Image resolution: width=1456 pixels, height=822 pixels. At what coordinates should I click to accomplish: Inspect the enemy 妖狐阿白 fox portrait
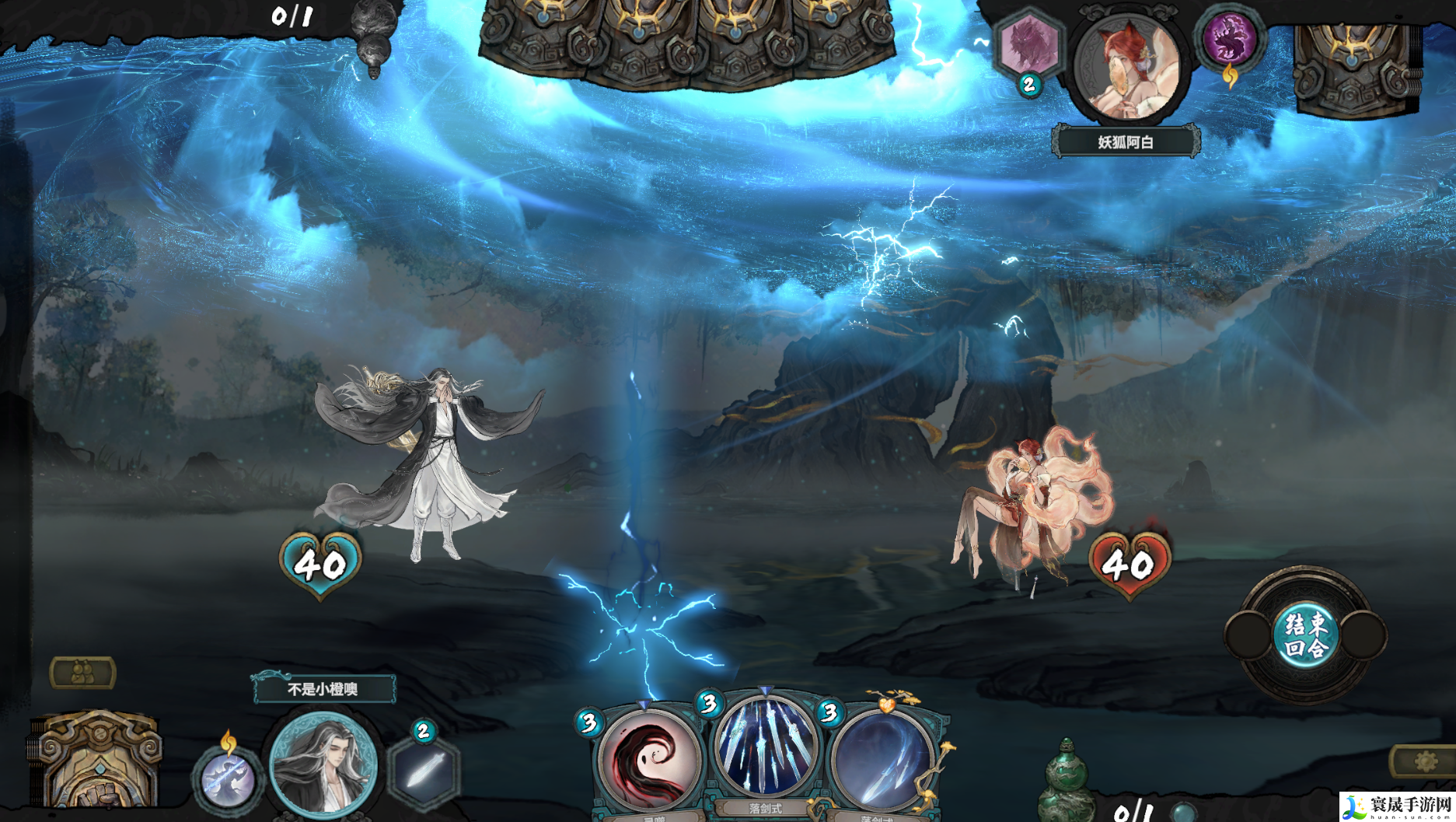(x=1127, y=70)
